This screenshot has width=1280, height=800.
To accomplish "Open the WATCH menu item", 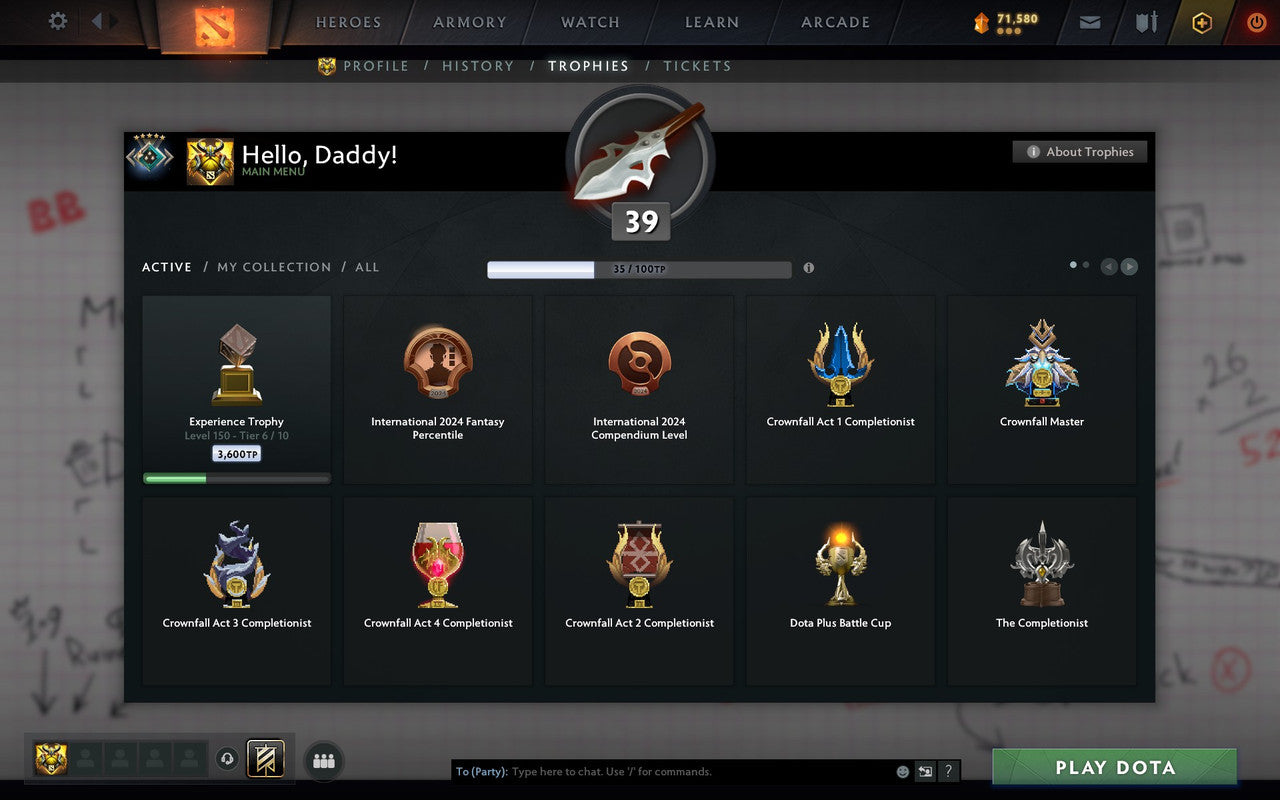I will [589, 22].
